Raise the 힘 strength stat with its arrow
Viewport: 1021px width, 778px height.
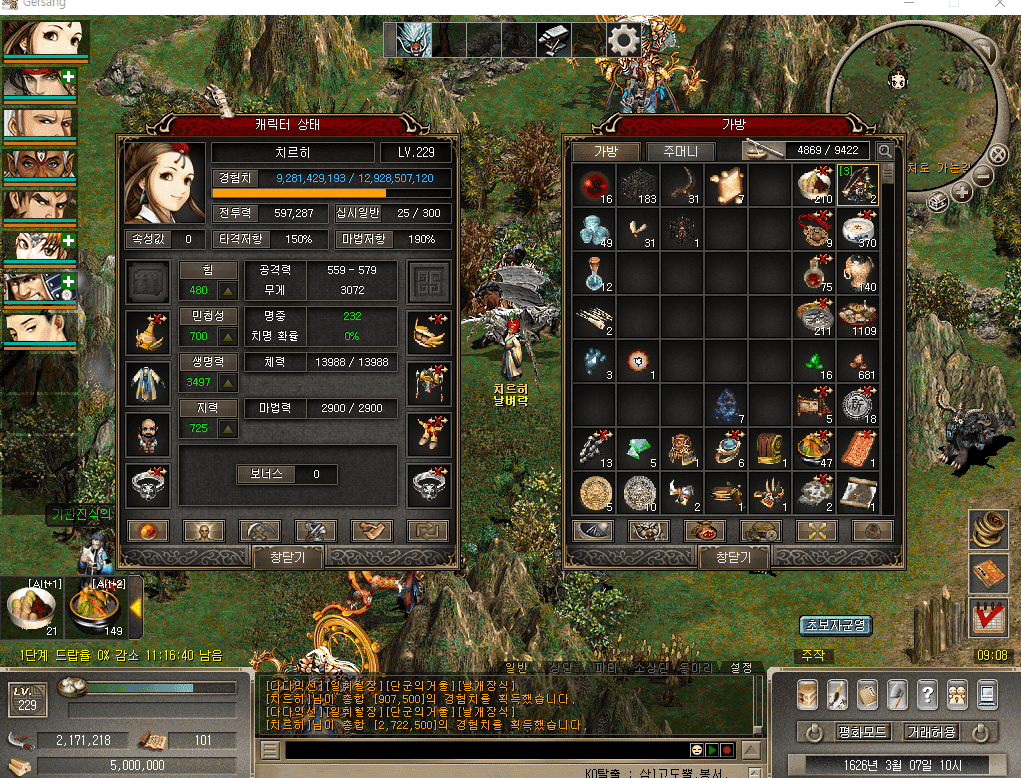pos(228,291)
